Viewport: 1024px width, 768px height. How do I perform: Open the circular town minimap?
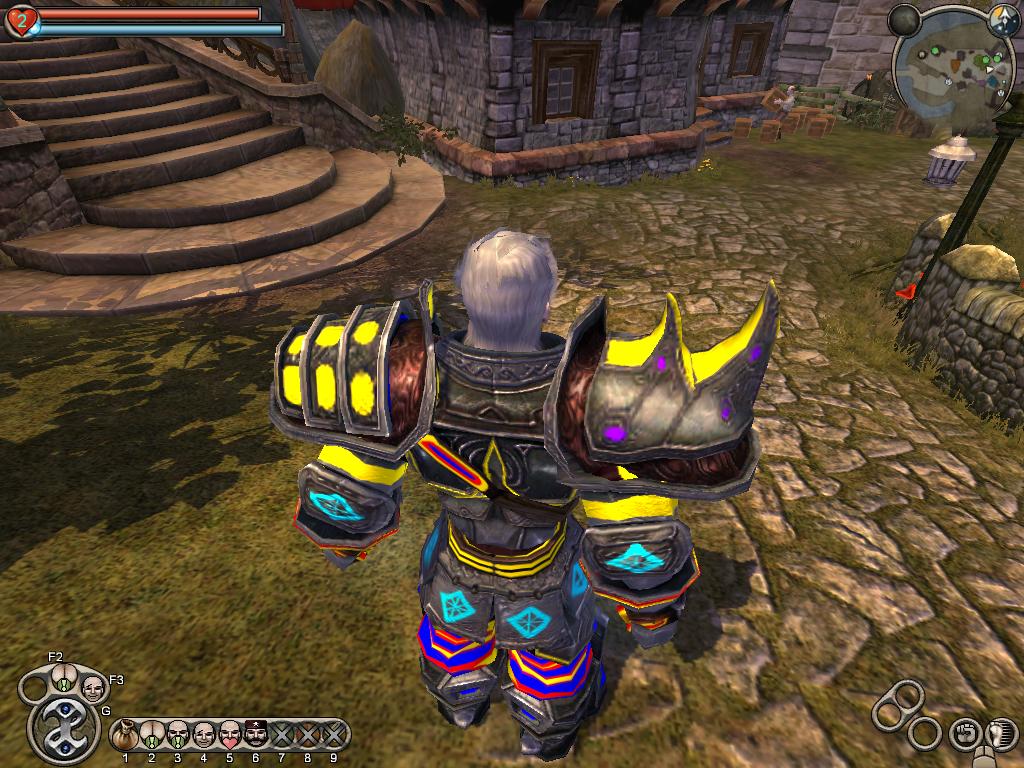coord(952,70)
